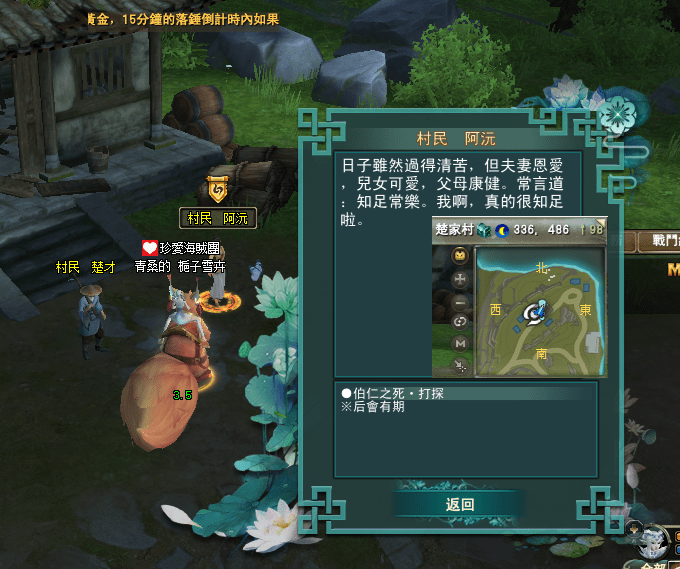Click the yellow face icon beside minimap
This screenshot has height=569, width=680.
[x=460, y=257]
